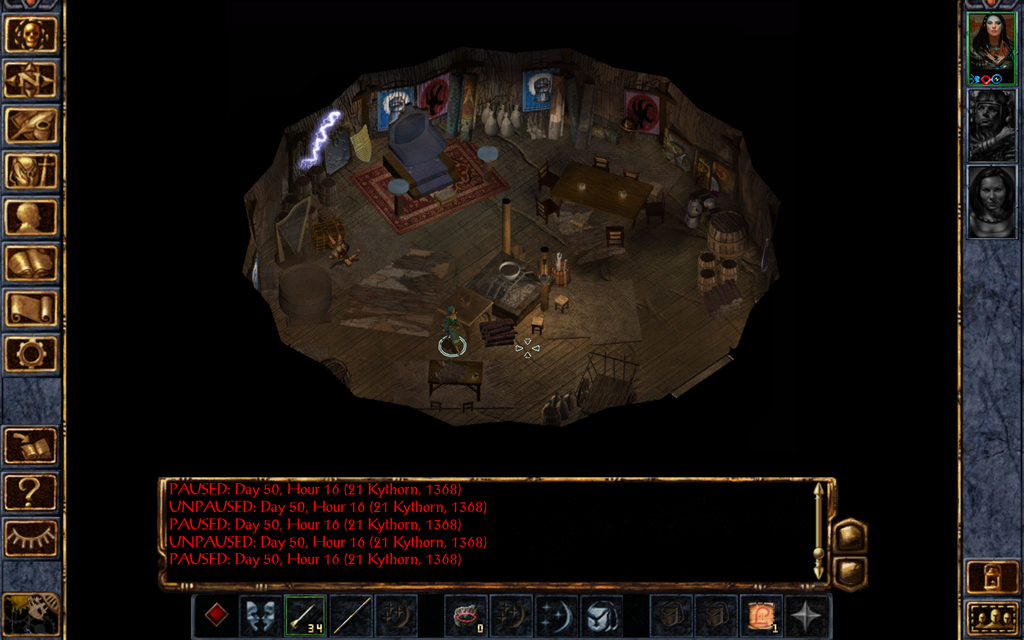
Task: Show the character record with the bust button
Action: (x=31, y=217)
